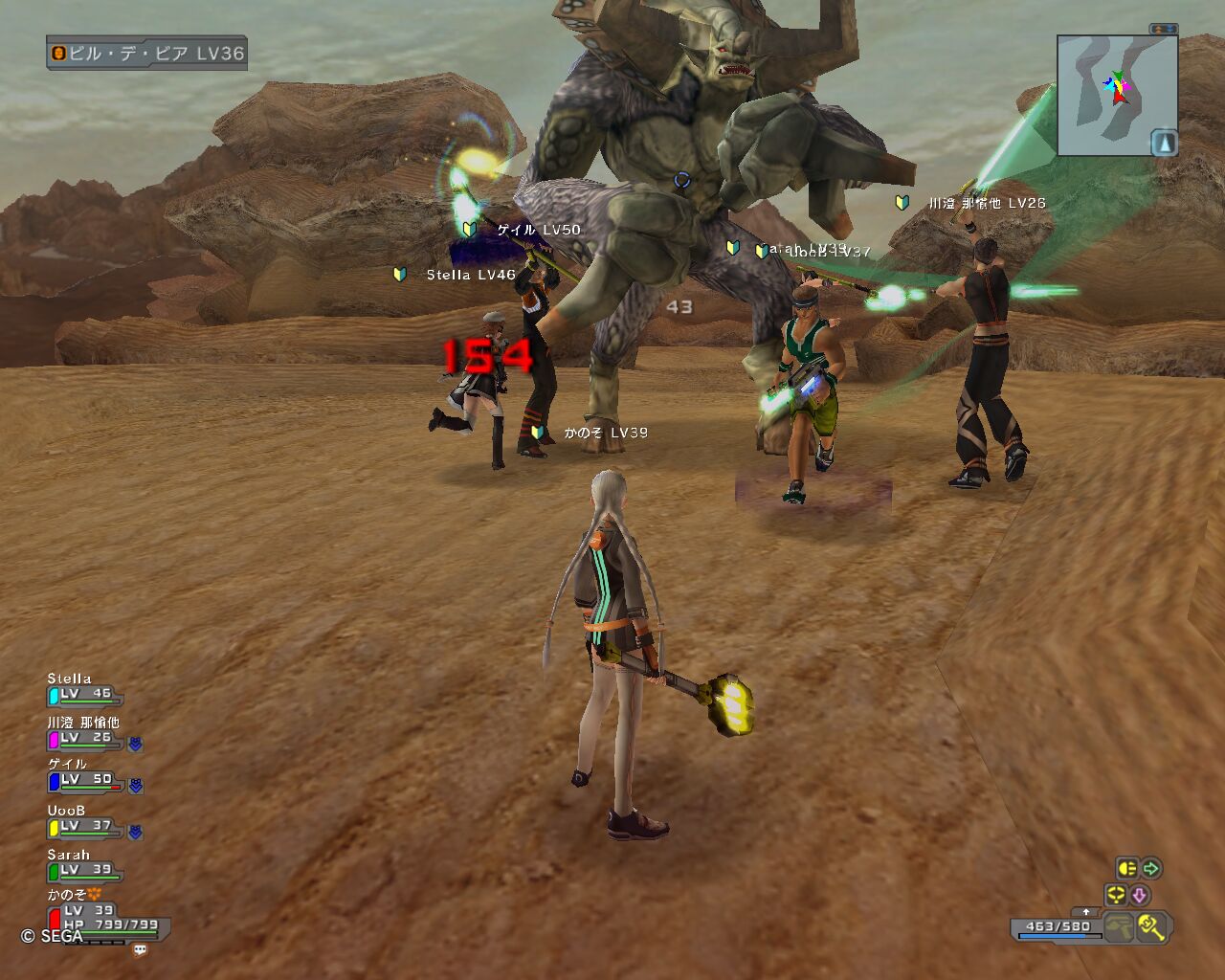The width and height of the screenshot is (1225, 980).
Task: Click the status indicator above the minimap
Action: [1164, 30]
